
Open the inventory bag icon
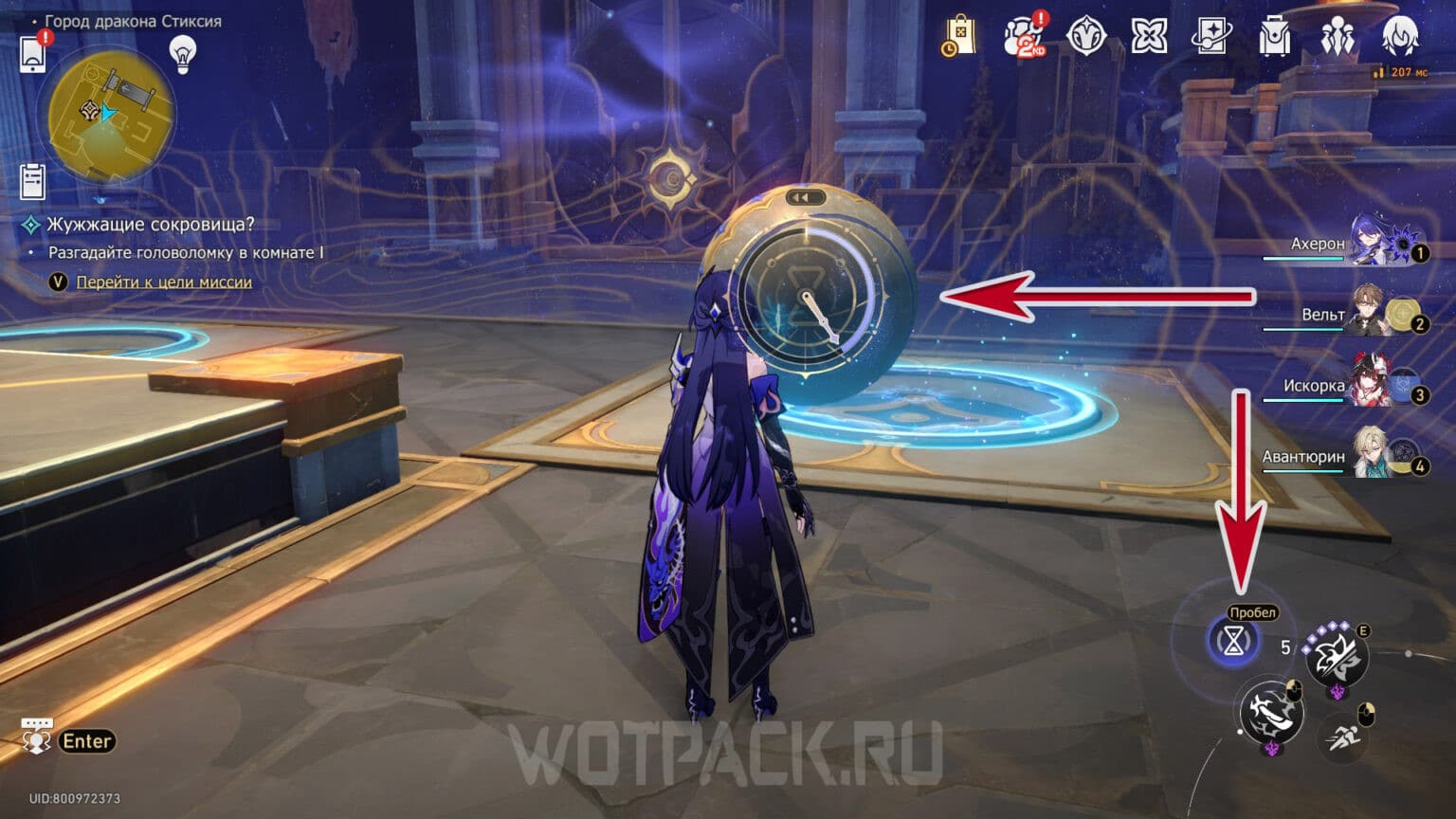point(1273,36)
